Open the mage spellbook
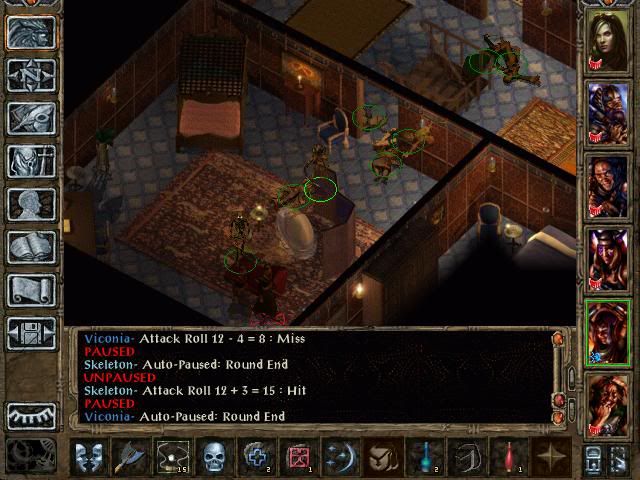 (32, 247)
